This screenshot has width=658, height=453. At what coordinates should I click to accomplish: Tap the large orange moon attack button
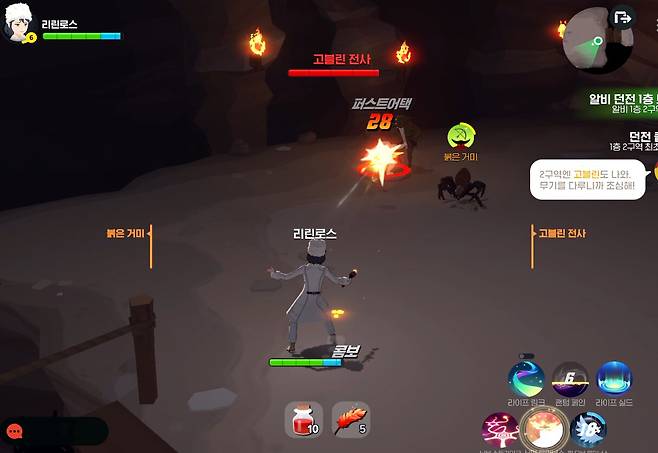[x=545, y=430]
